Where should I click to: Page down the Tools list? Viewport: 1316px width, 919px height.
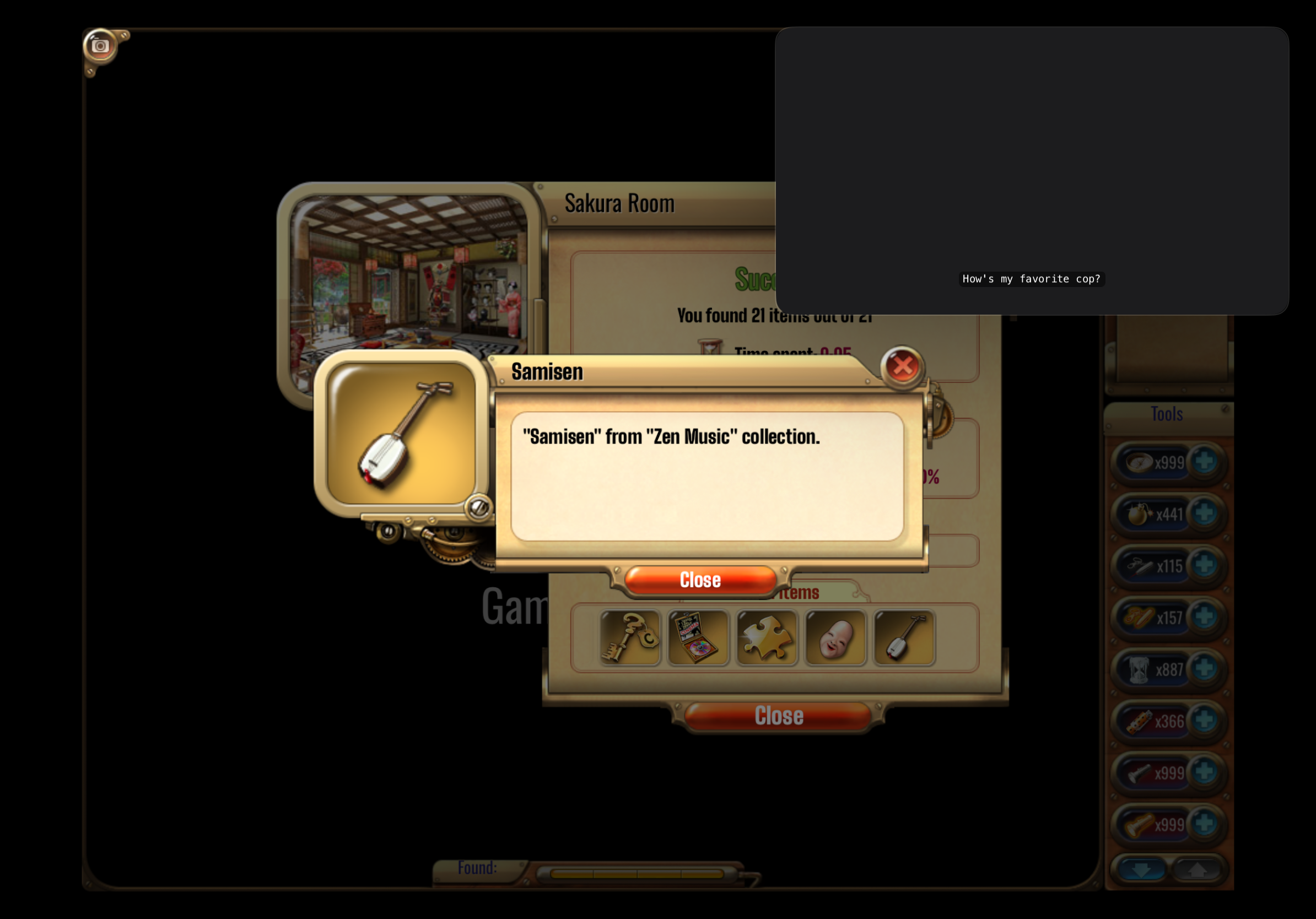pyautogui.click(x=1141, y=870)
